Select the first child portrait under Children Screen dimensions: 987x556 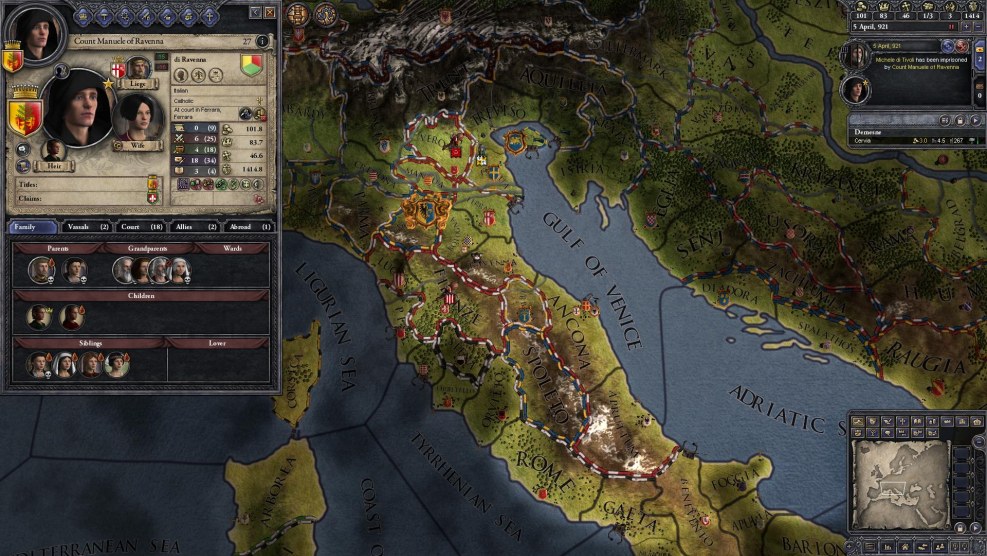[x=39, y=317]
